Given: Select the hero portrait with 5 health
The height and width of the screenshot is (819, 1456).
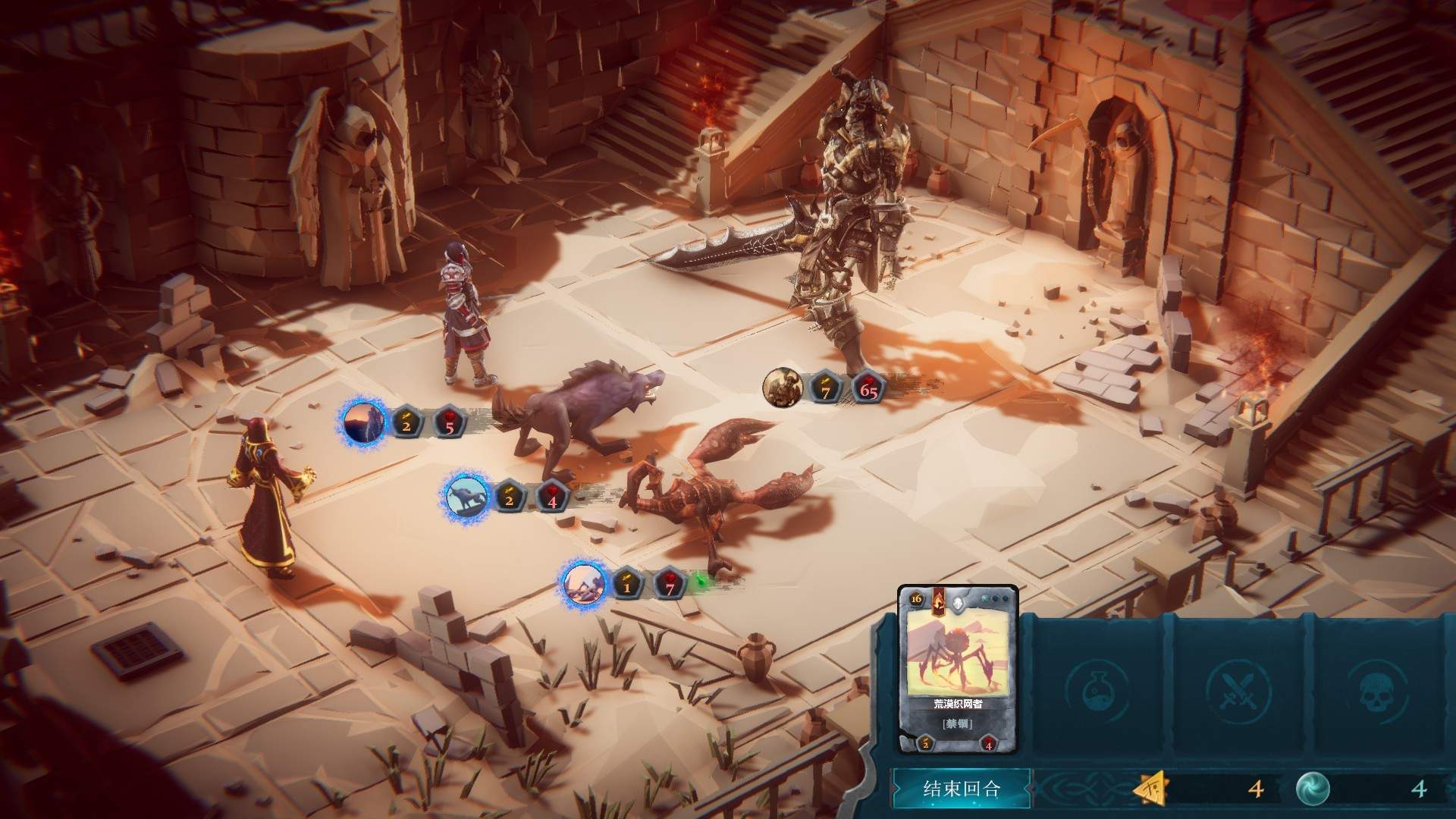Looking at the screenshot, I should point(365,423).
